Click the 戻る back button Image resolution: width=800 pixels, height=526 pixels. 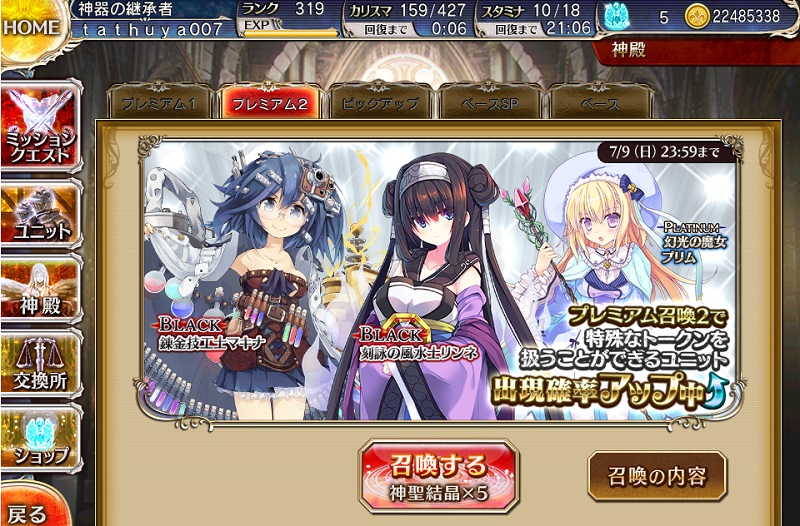pyautogui.click(x=28, y=512)
